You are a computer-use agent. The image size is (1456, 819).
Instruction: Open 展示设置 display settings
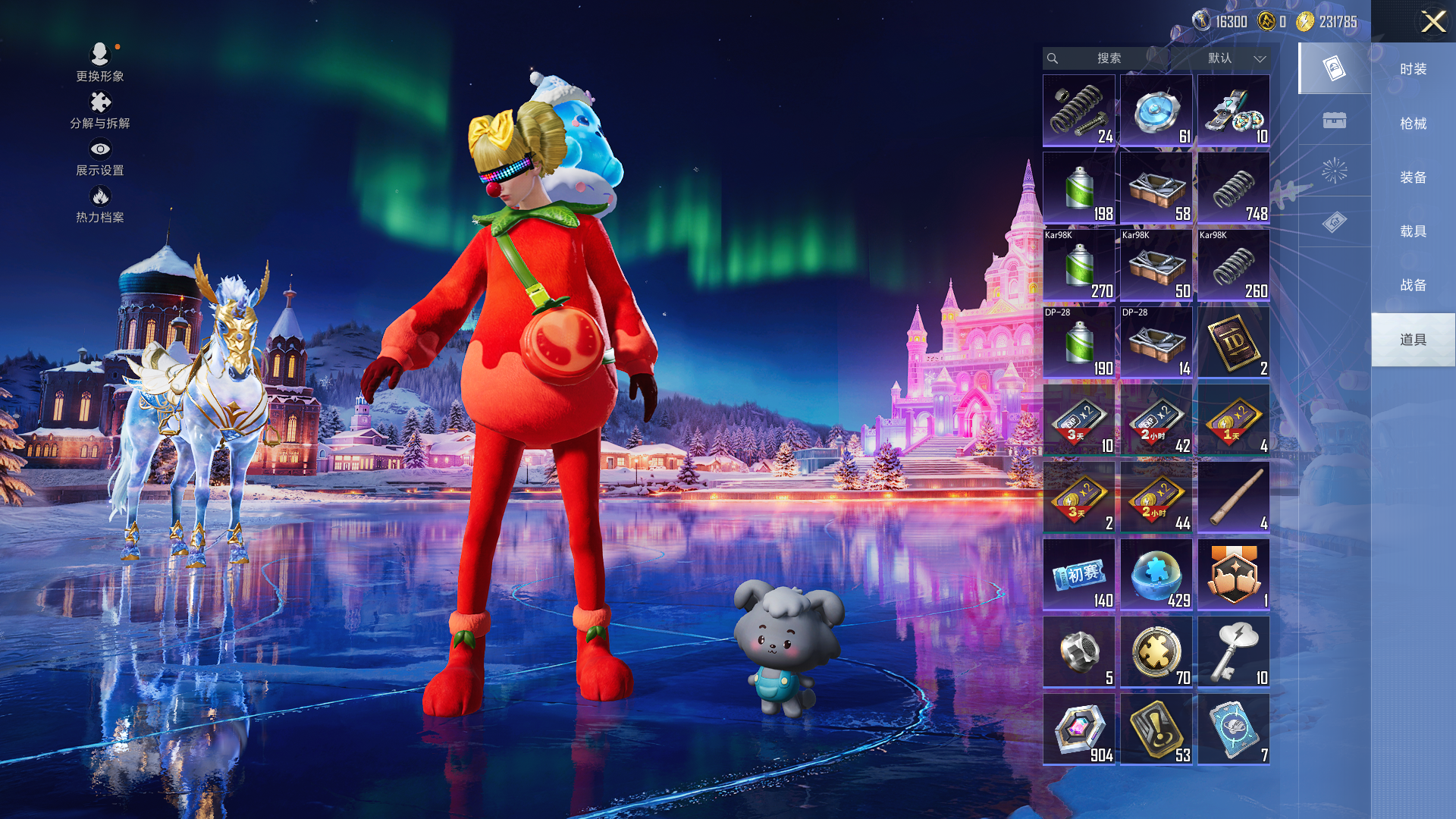[100, 158]
